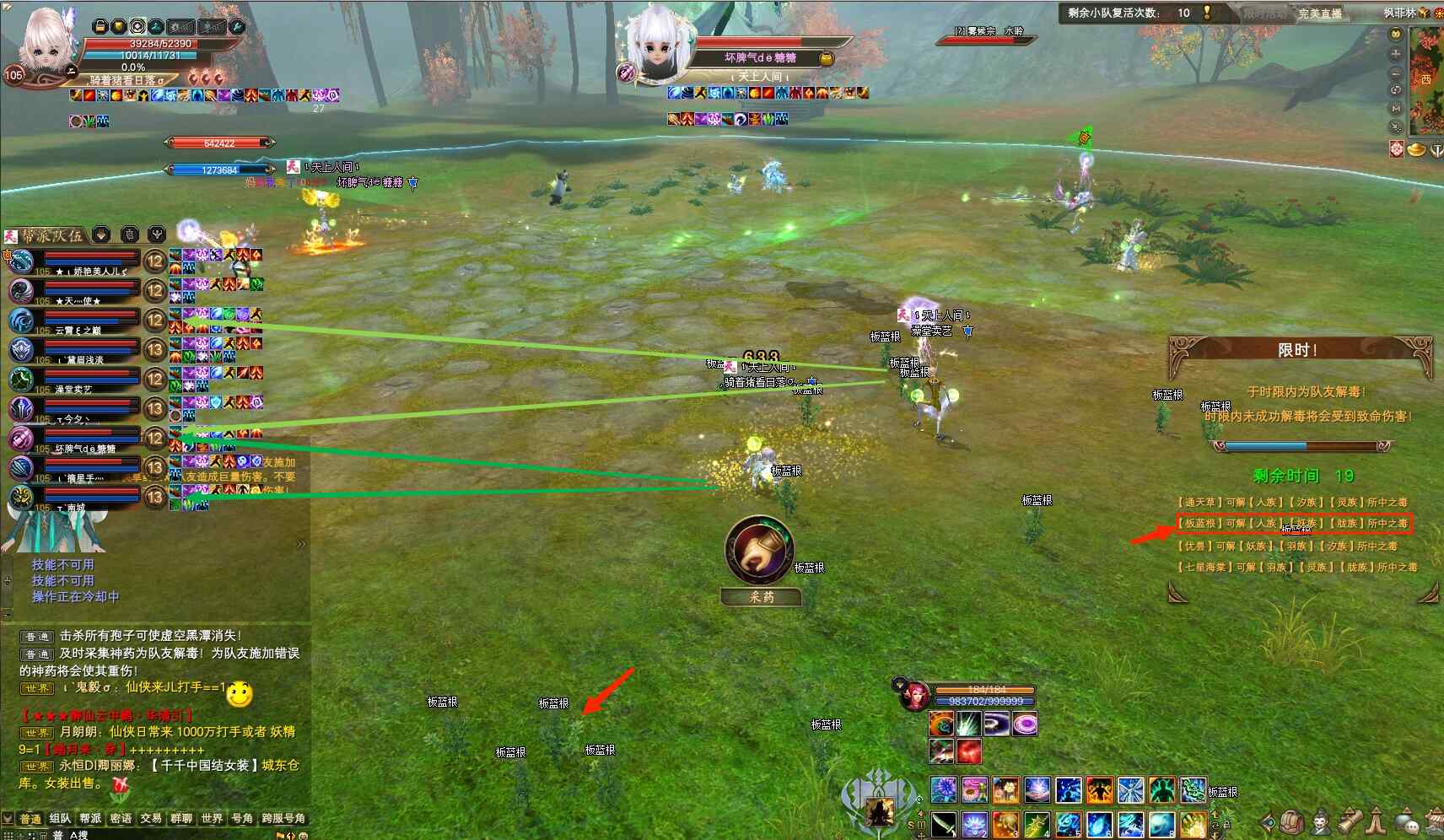Screen dimensions: 1444x840
Task: Switch chat to the 组队 tab
Action: pos(60,818)
